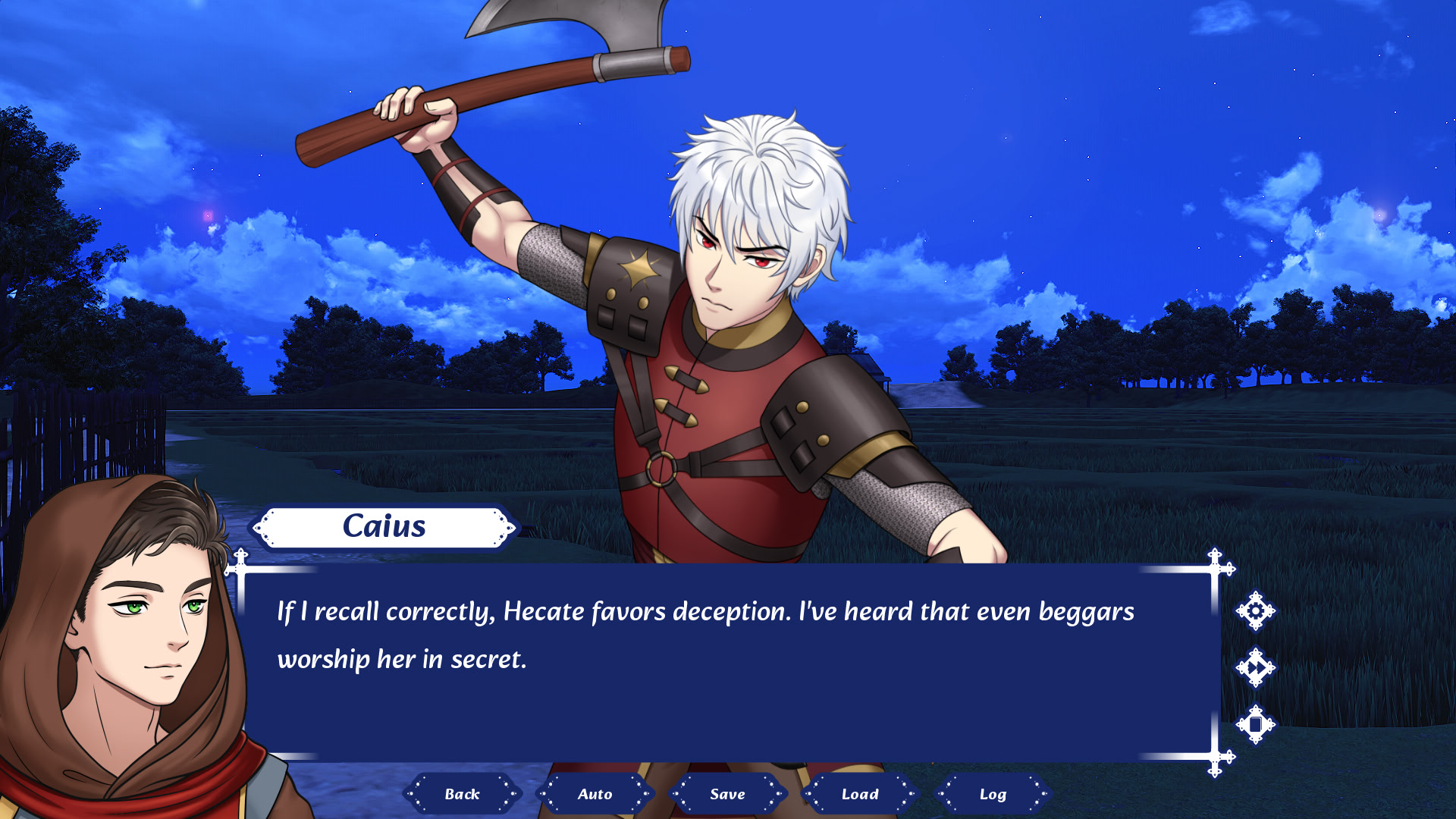Viewport: 1456px width, 819px height.
Task: Go back to the previous dialogue line
Action: point(462,794)
